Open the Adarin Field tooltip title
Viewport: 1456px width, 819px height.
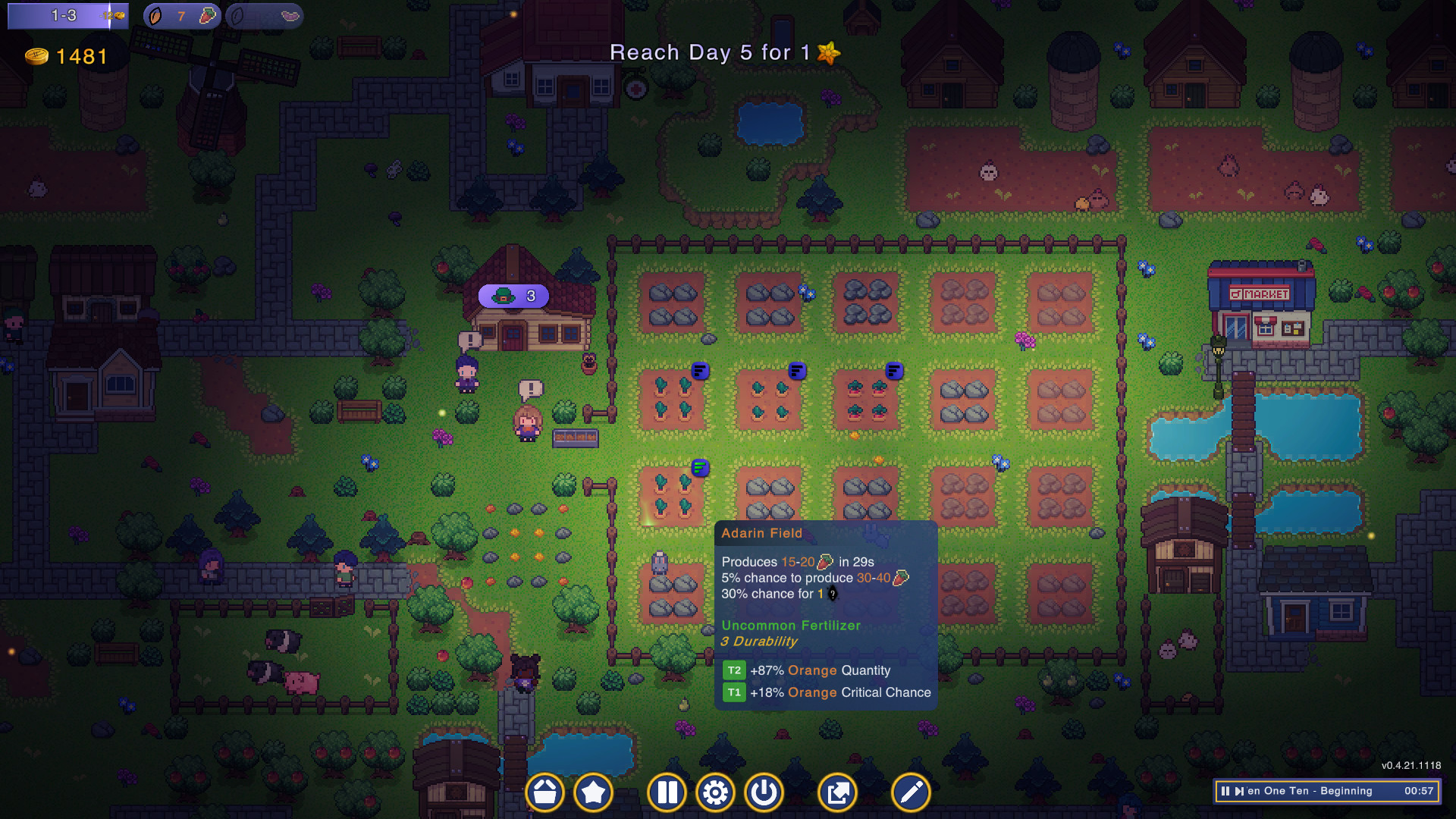pos(761,533)
